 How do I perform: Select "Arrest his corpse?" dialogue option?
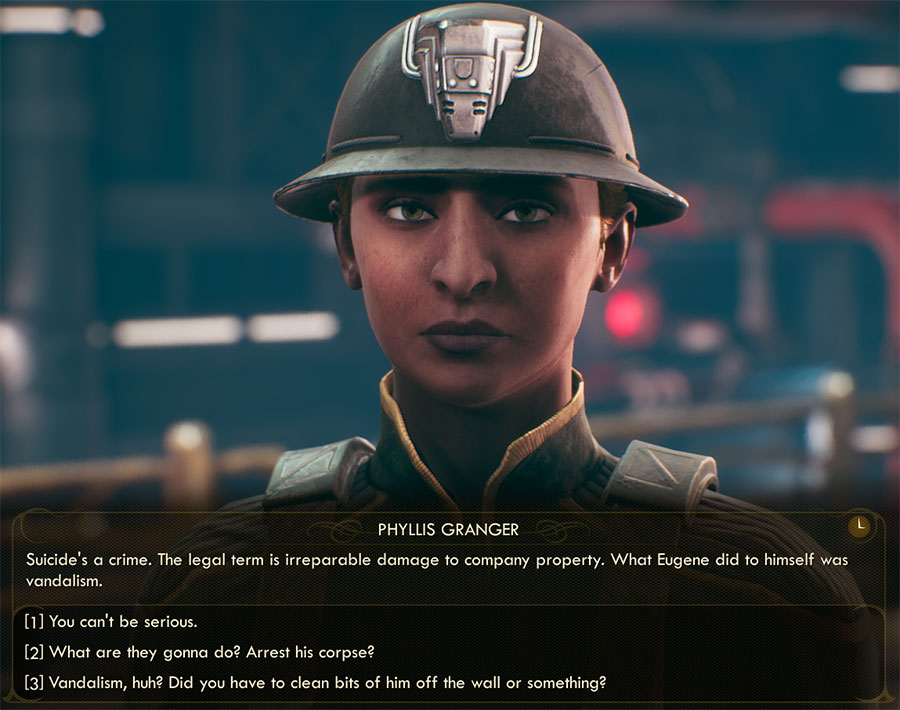(200, 652)
